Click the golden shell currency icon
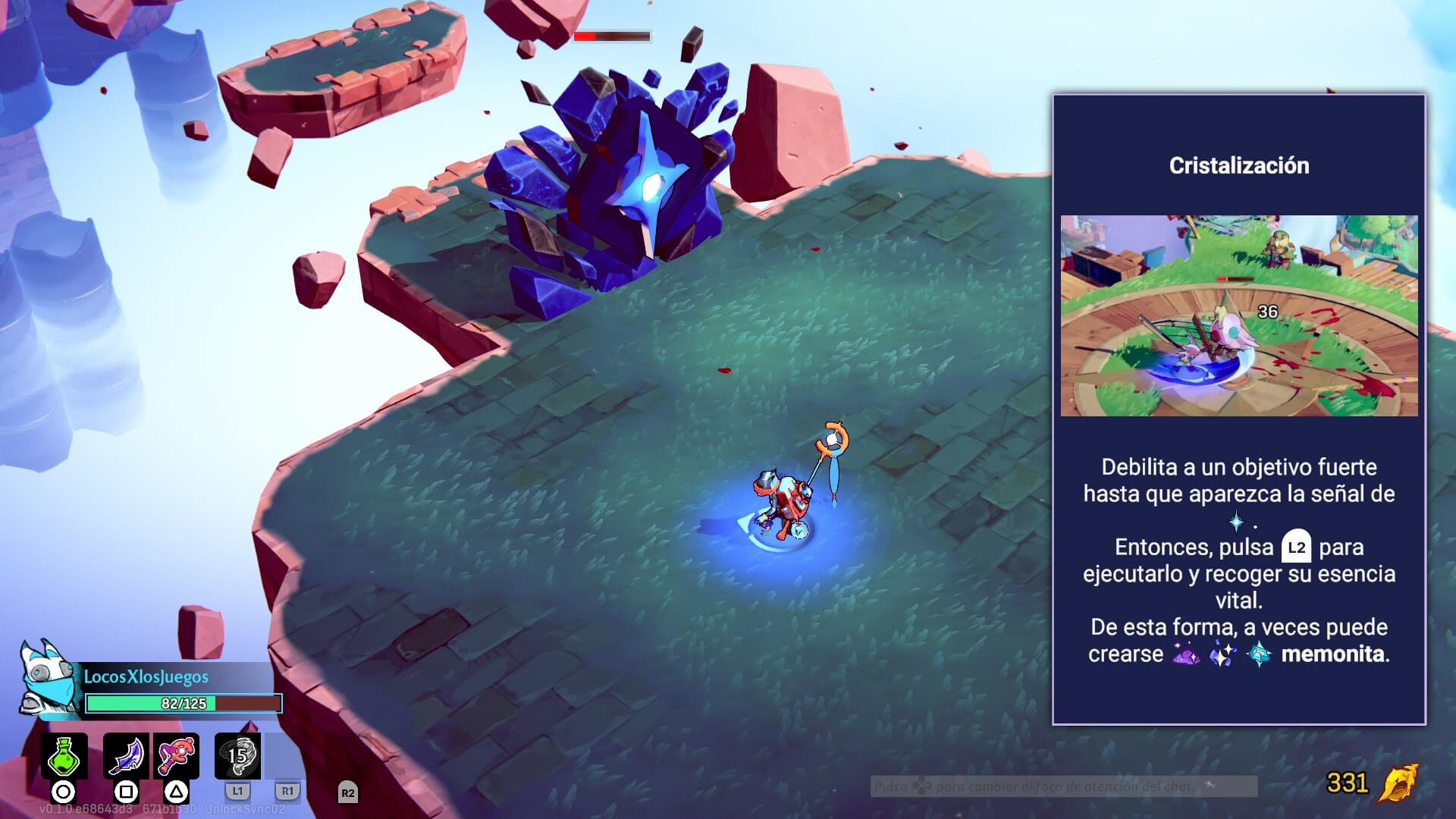 1398,783
